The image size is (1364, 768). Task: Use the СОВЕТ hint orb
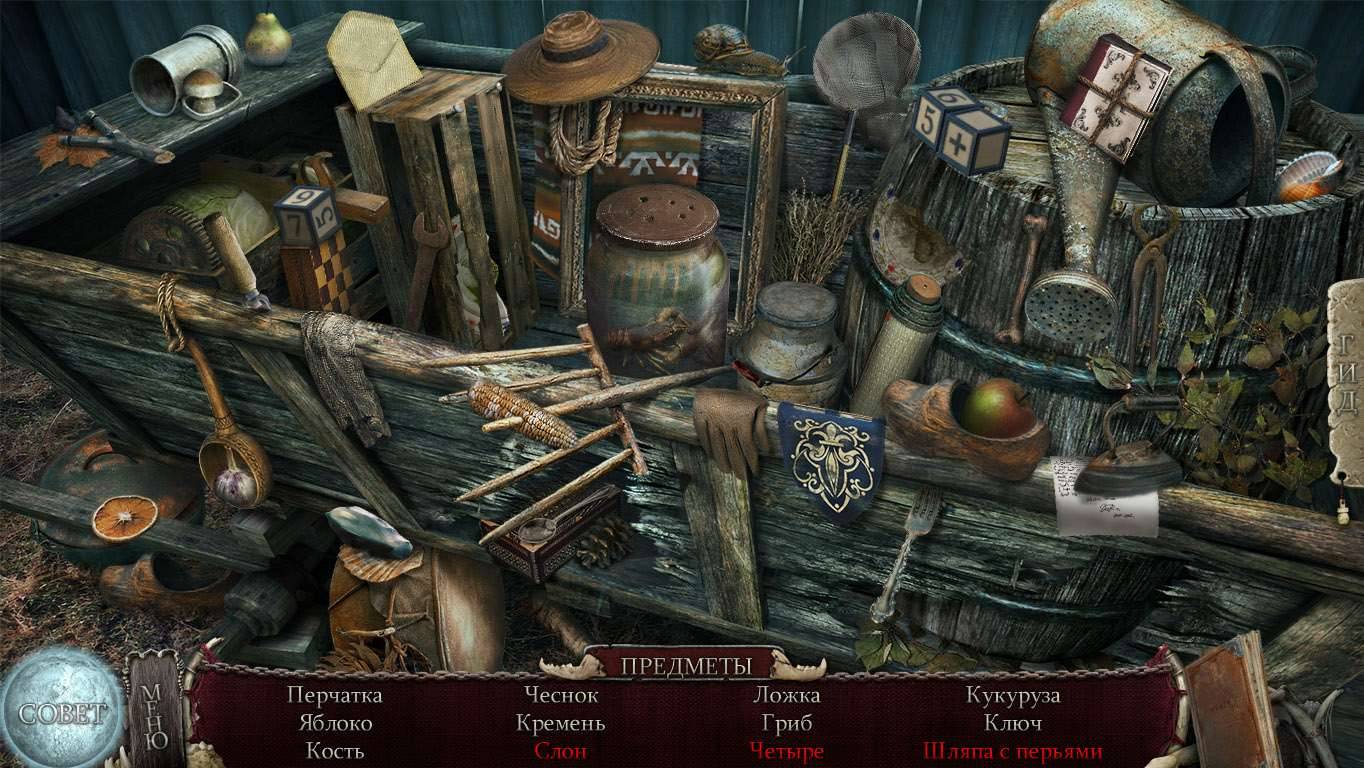pos(60,712)
